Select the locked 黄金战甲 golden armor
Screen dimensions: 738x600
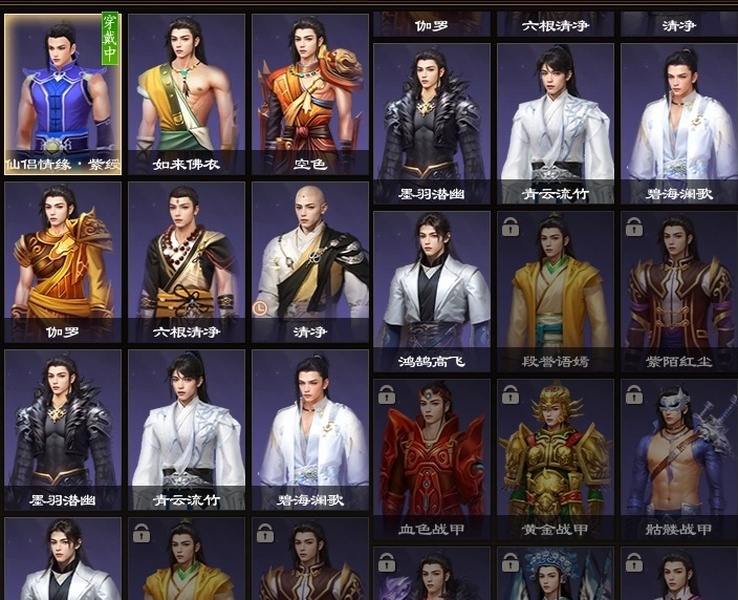pos(555,458)
